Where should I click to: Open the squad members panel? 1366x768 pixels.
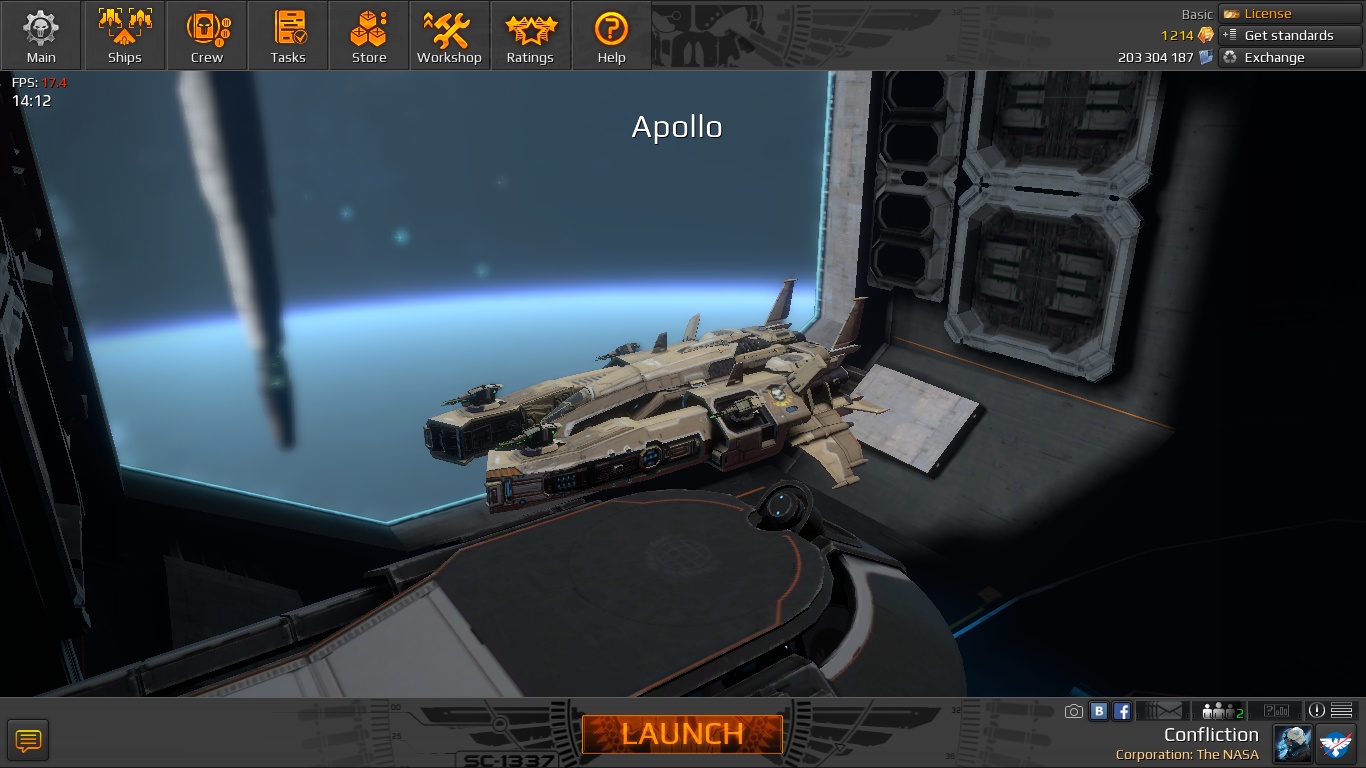(x=1222, y=711)
